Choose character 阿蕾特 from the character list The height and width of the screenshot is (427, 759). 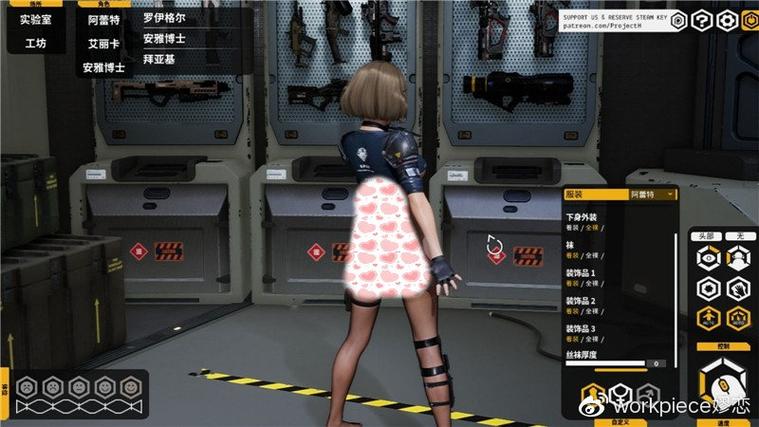coord(103,19)
